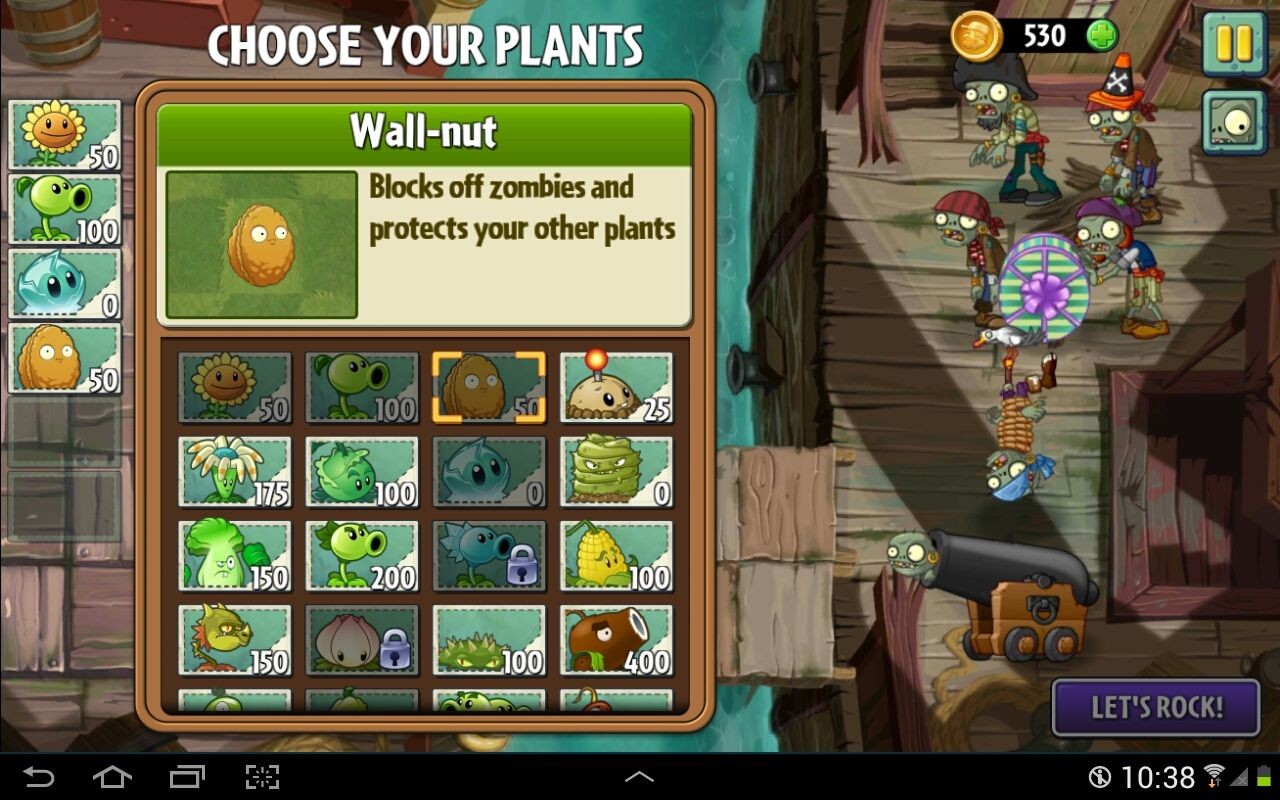Image resolution: width=1280 pixels, height=800 pixels.
Task: Select the Bloomerang seed packet costing 175
Action: click(235, 471)
